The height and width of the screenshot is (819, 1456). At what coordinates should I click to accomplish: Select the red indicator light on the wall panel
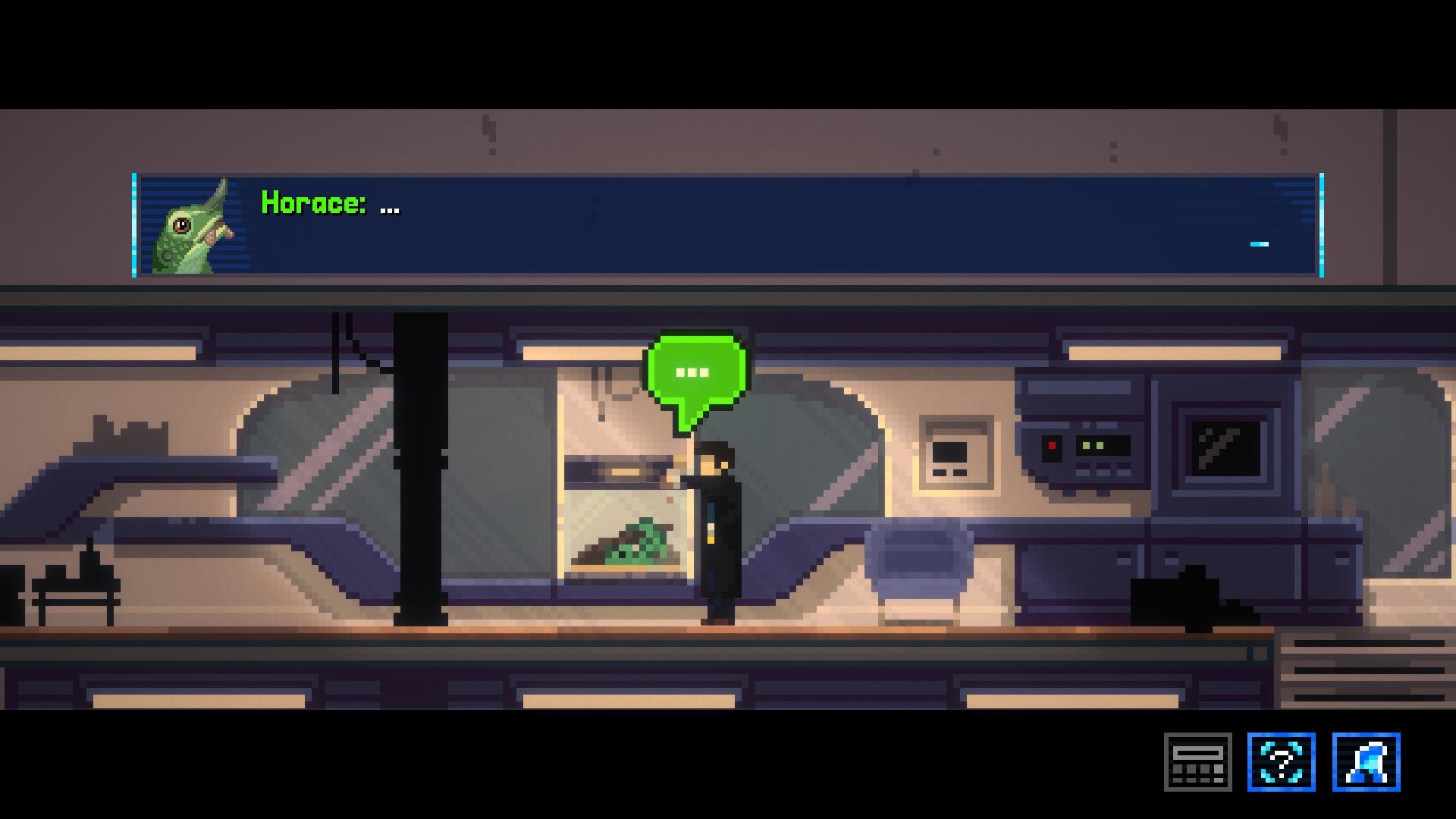1053,447
